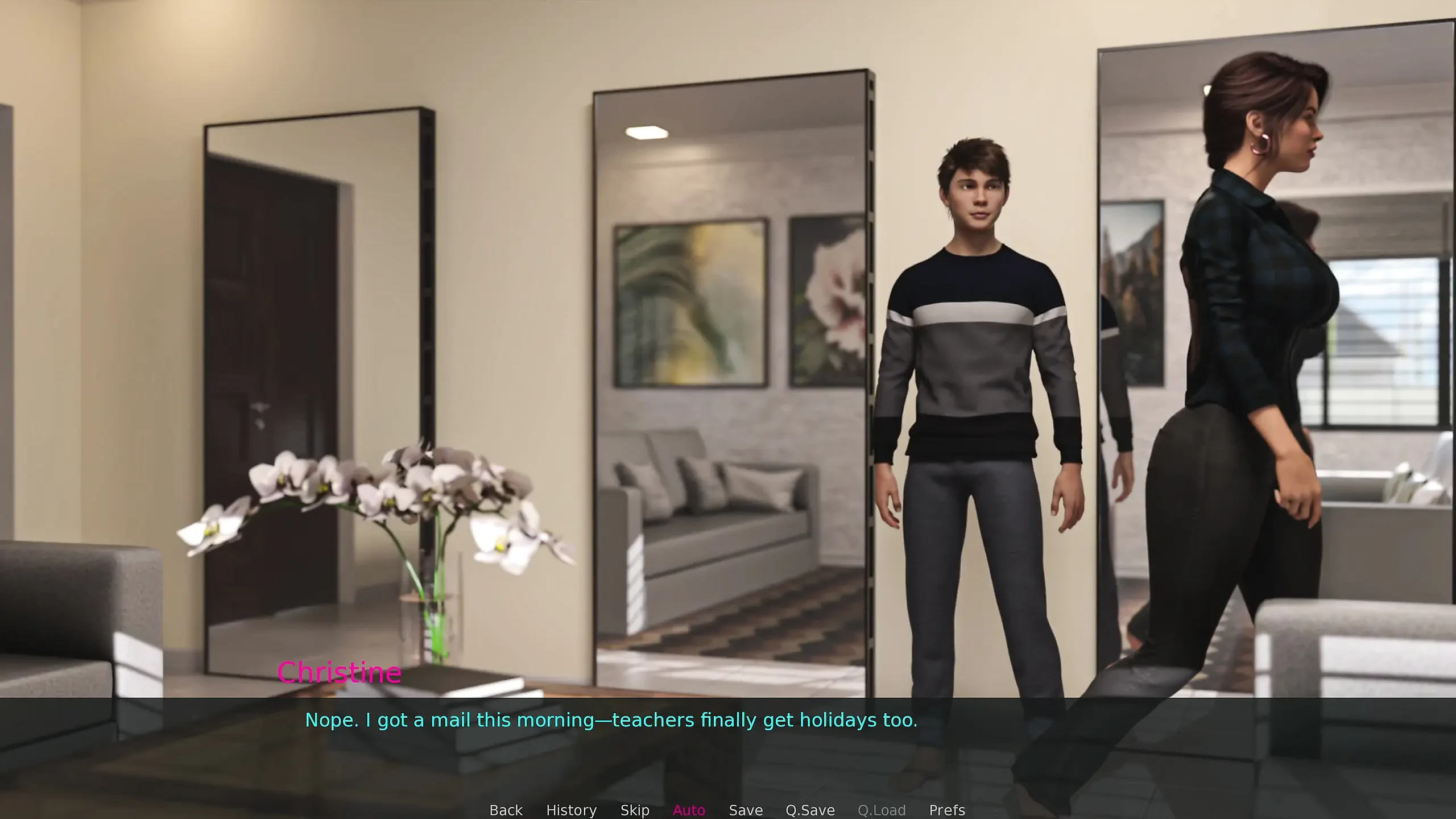Open the dialogue History log
Image resolution: width=1456 pixels, height=819 pixels.
[571, 809]
